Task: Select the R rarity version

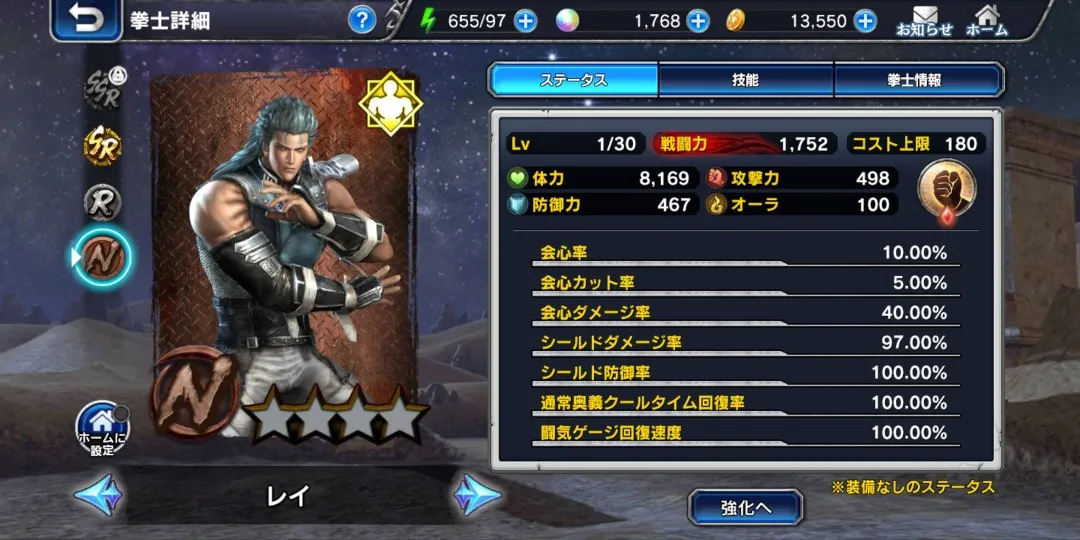Action: click(102, 202)
